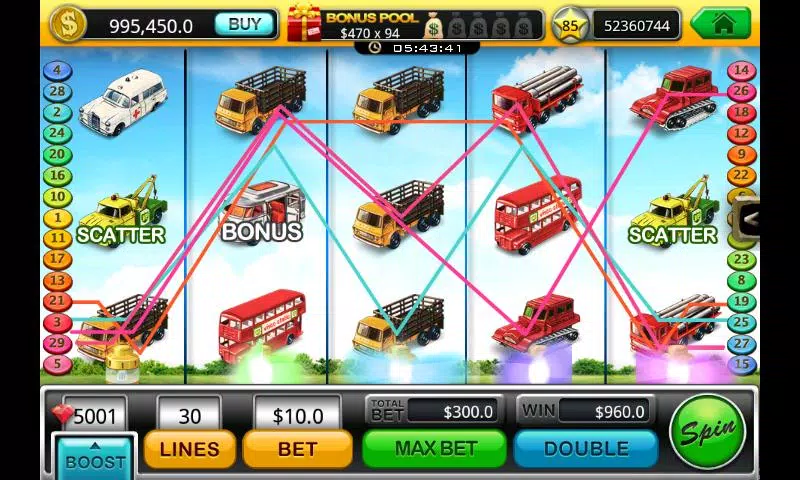Open the Bonus Pool gift box
Image resolution: width=800 pixels, height=480 pixels.
pyautogui.click(x=304, y=22)
